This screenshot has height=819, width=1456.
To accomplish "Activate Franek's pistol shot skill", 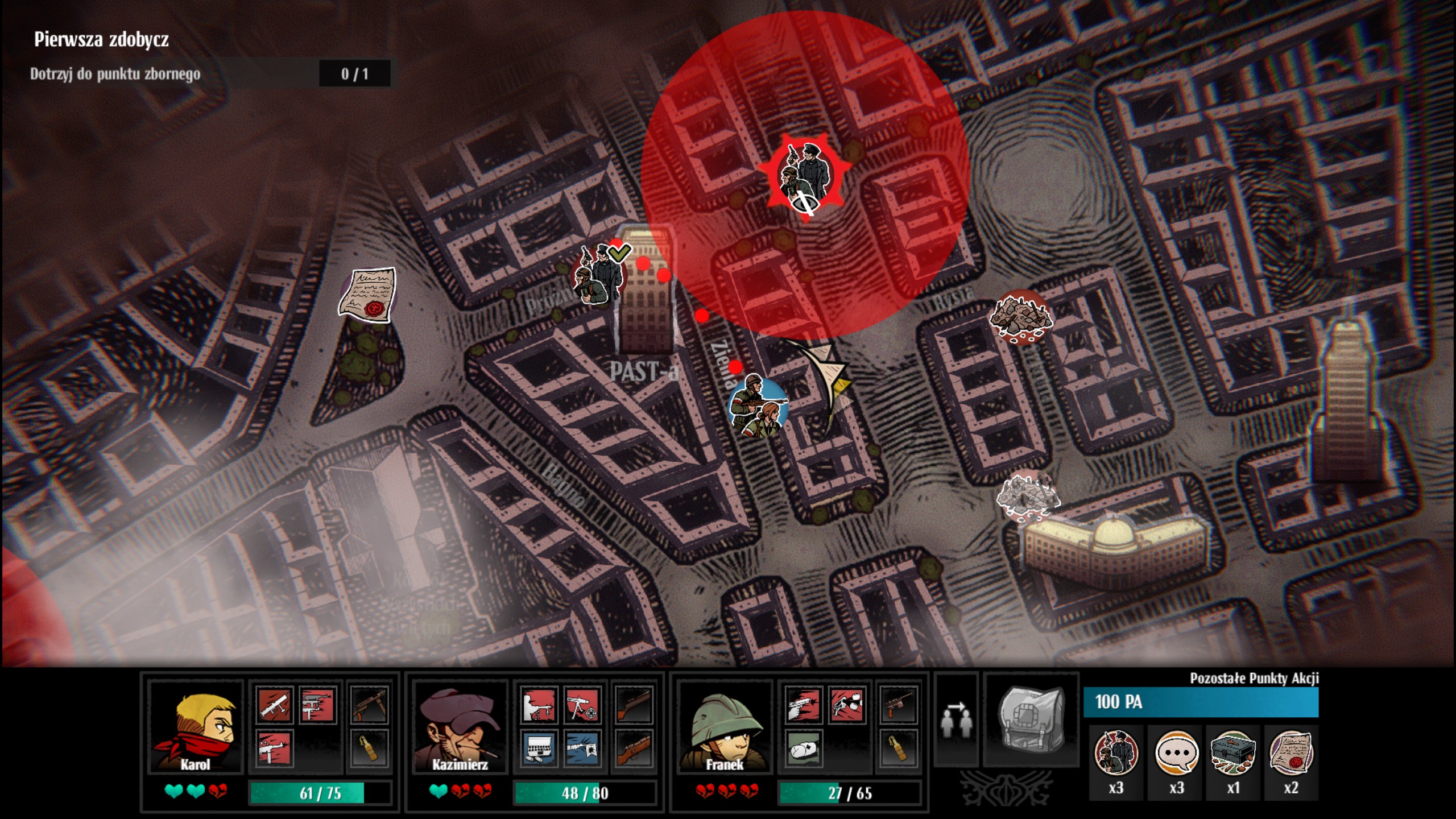I will click(804, 706).
